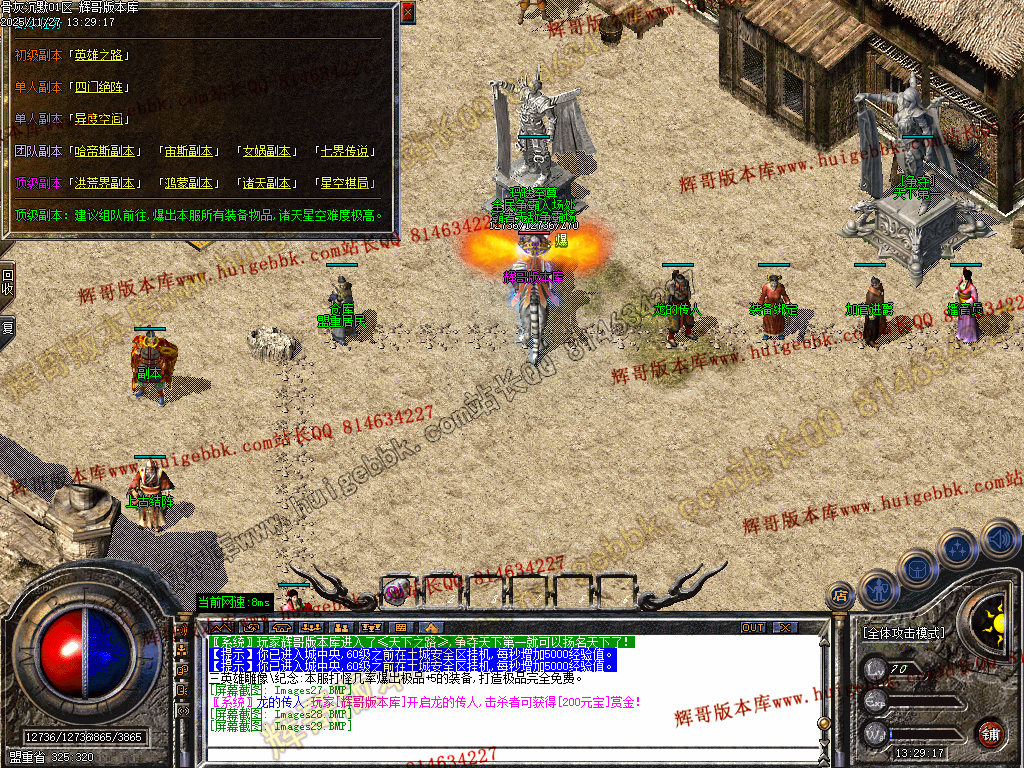This screenshot has width=1024, height=768.
Task: Open the skills sparkle round button
Action: point(958,549)
